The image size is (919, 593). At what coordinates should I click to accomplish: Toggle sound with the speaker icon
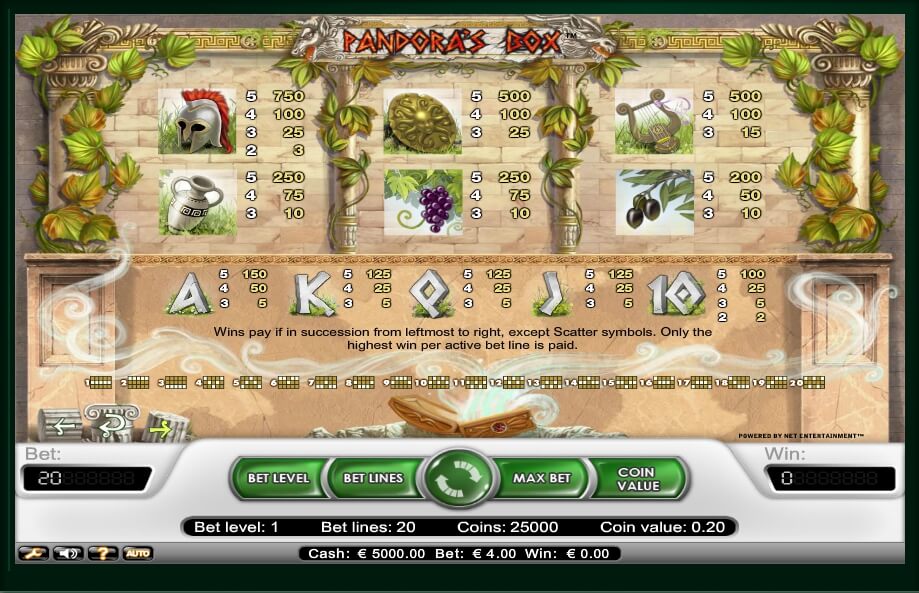67,553
